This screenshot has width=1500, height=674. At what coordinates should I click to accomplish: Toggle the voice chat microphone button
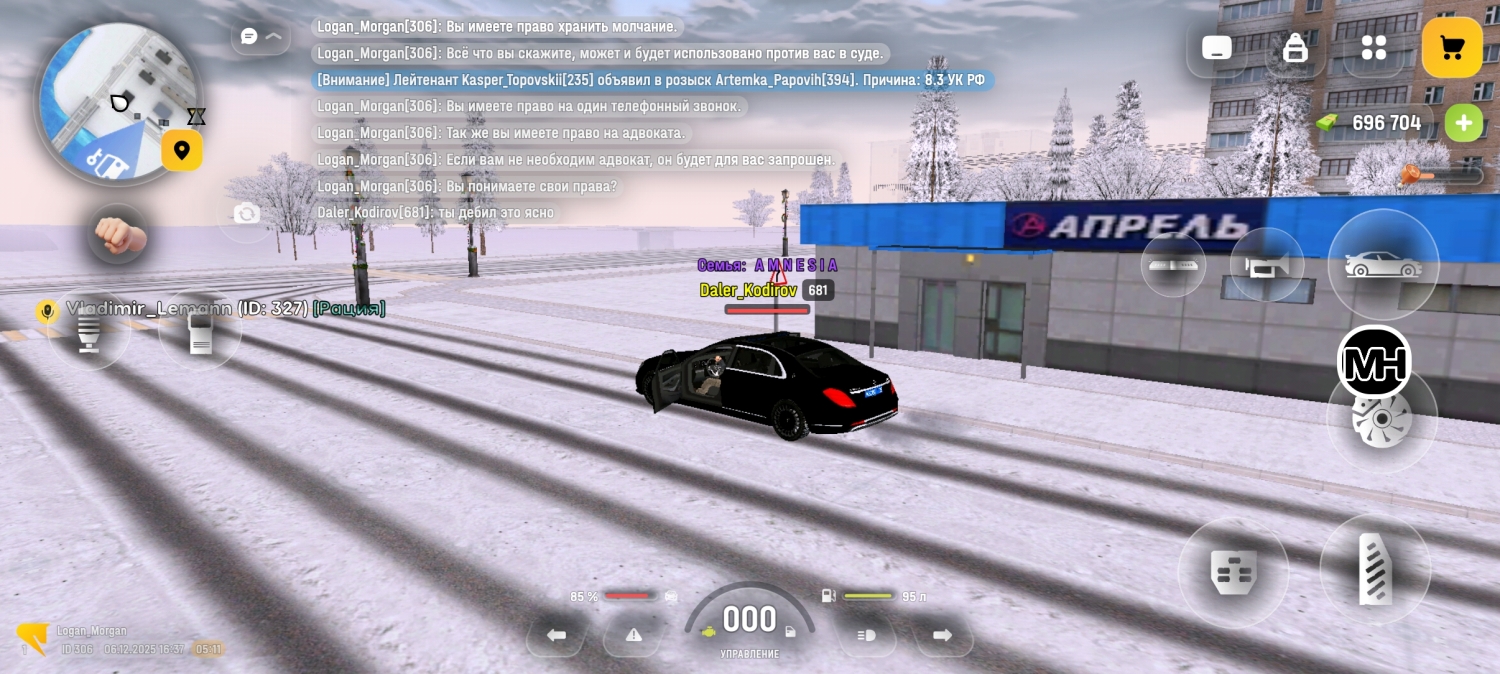click(89, 331)
